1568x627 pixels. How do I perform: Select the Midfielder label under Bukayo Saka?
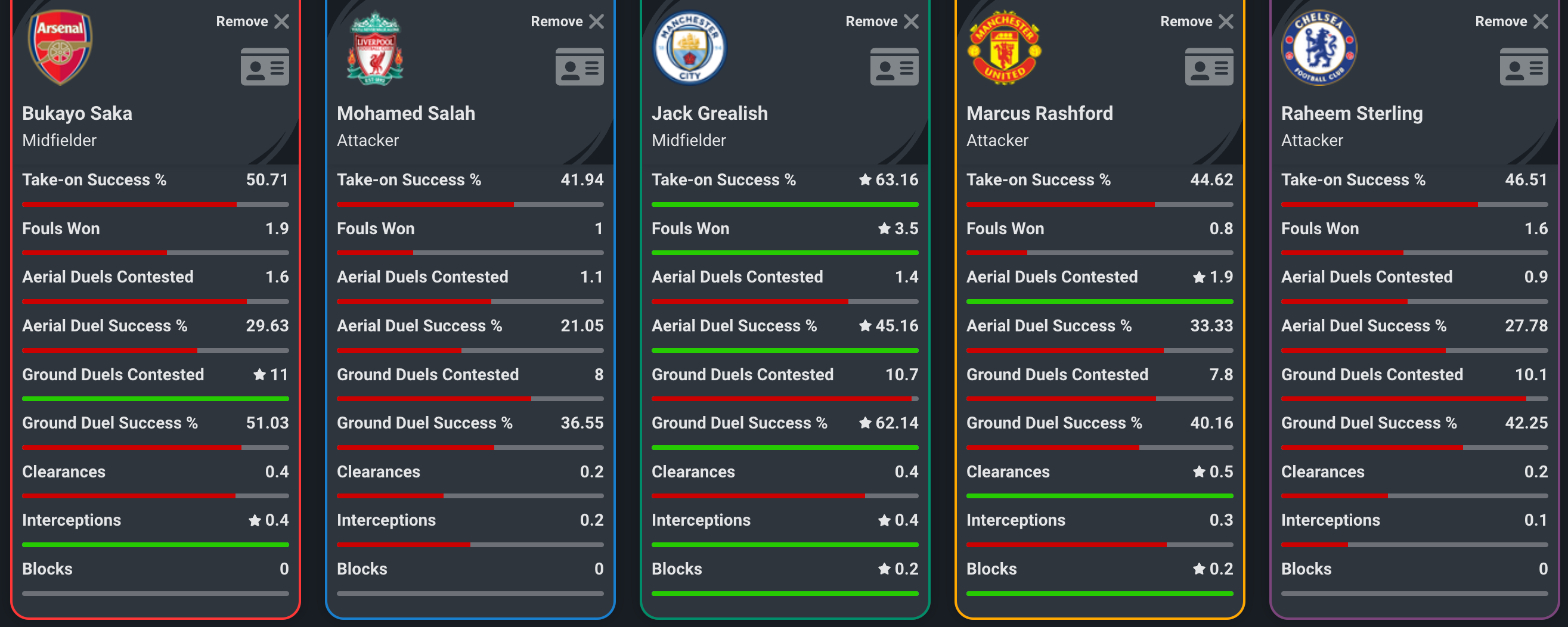[x=59, y=140]
